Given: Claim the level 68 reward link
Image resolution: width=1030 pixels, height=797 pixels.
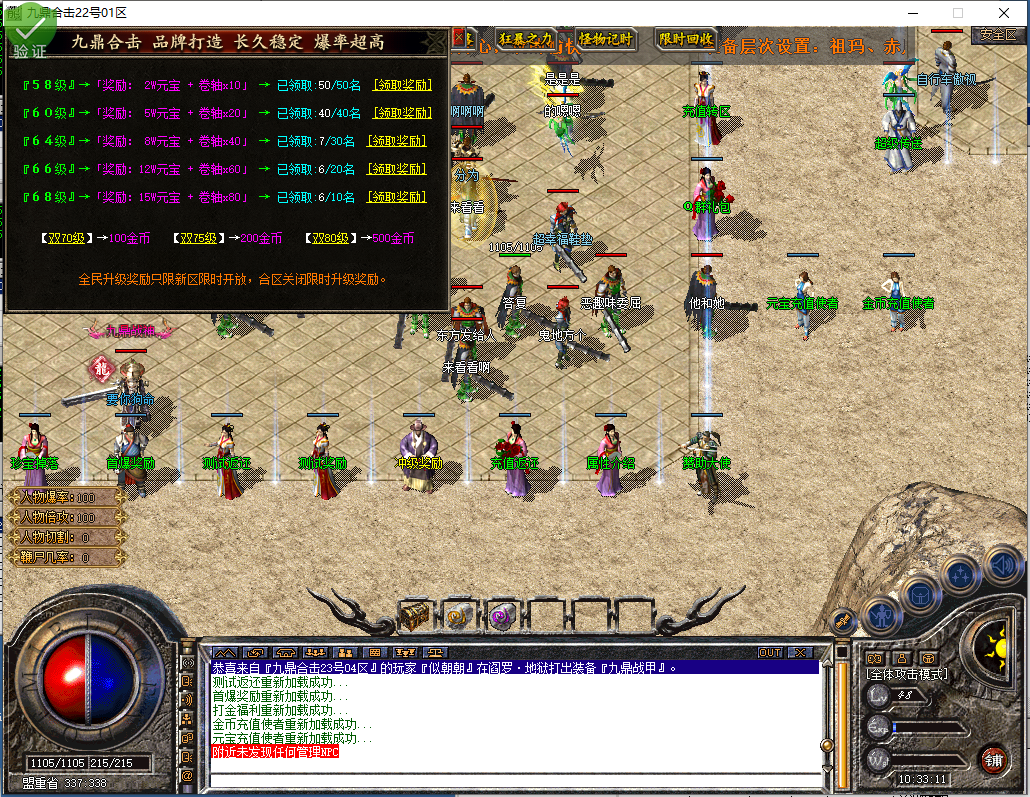Looking at the screenshot, I should click(398, 198).
